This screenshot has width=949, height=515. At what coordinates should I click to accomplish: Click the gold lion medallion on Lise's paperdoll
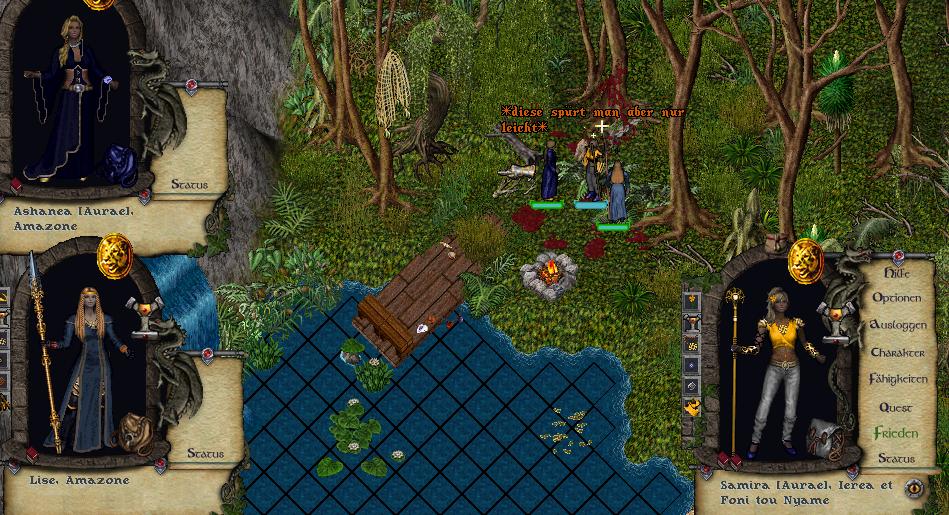(114, 255)
